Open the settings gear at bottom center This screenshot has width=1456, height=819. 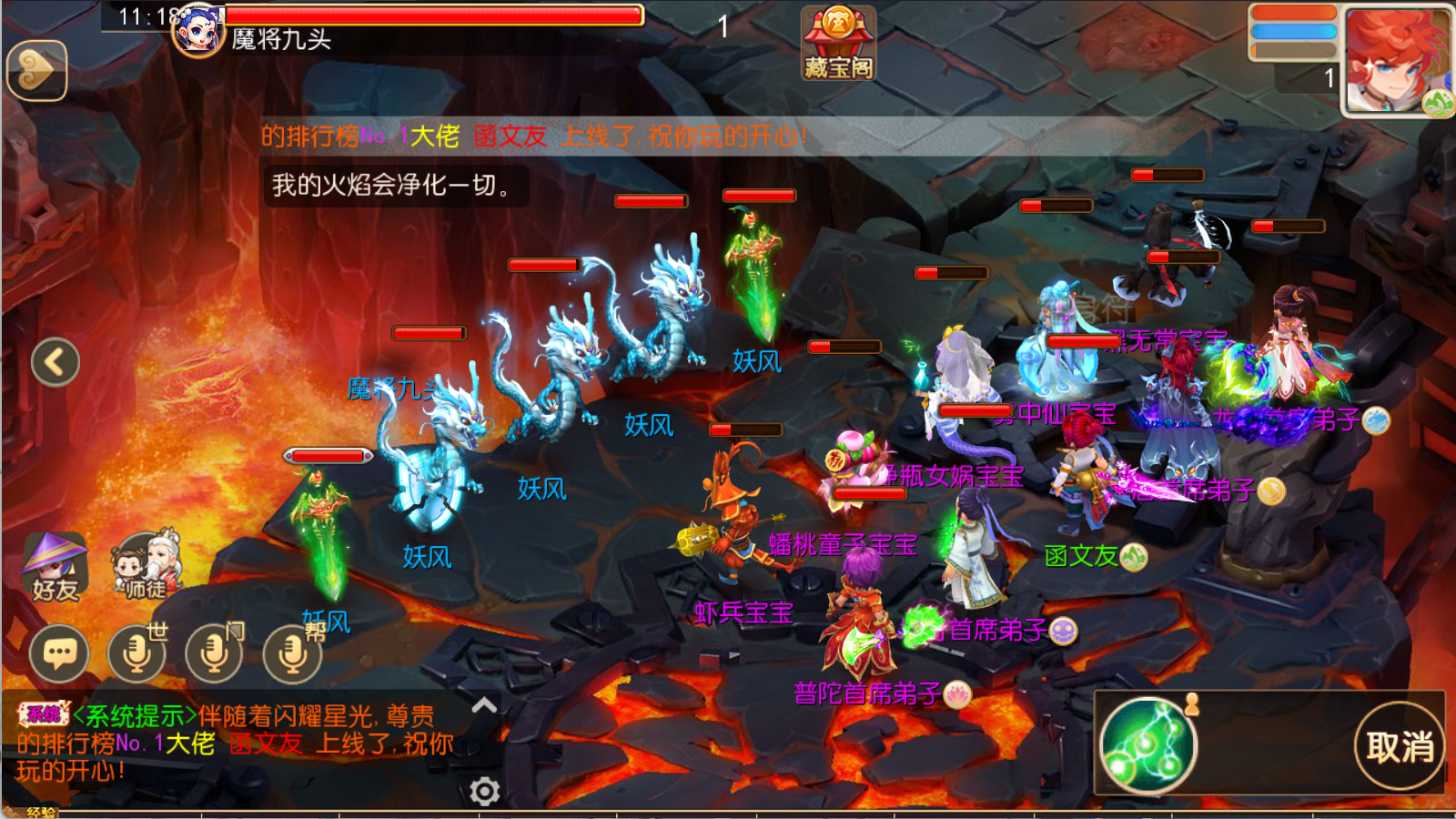coord(485,792)
